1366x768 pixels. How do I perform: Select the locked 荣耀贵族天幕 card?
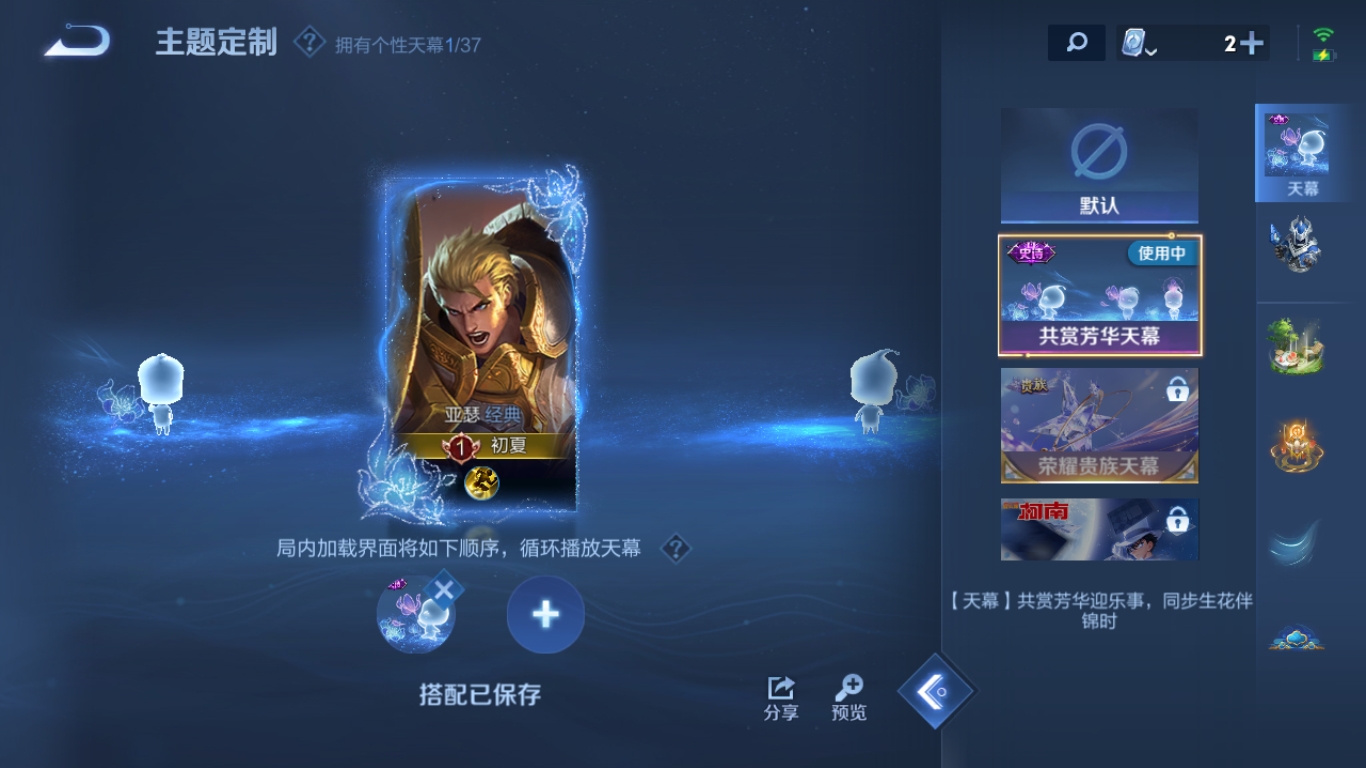point(1099,425)
